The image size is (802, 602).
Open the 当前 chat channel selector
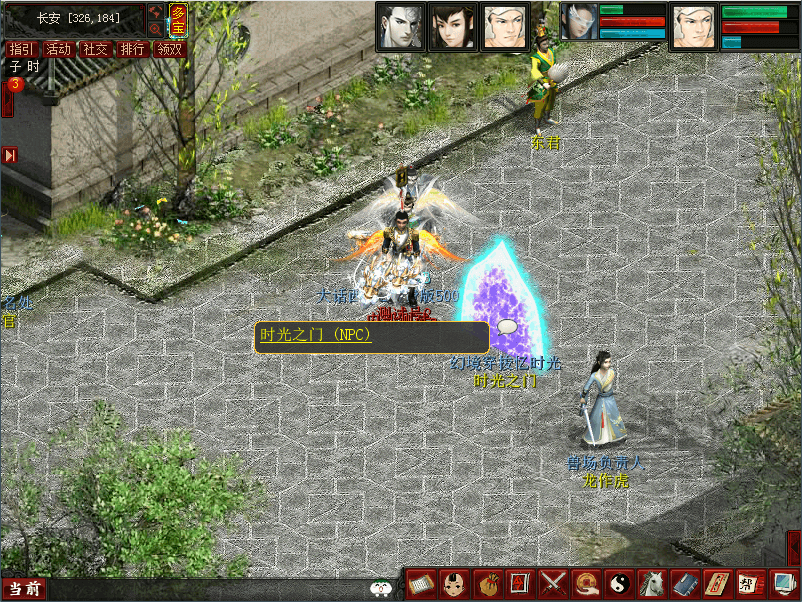click(x=23, y=589)
